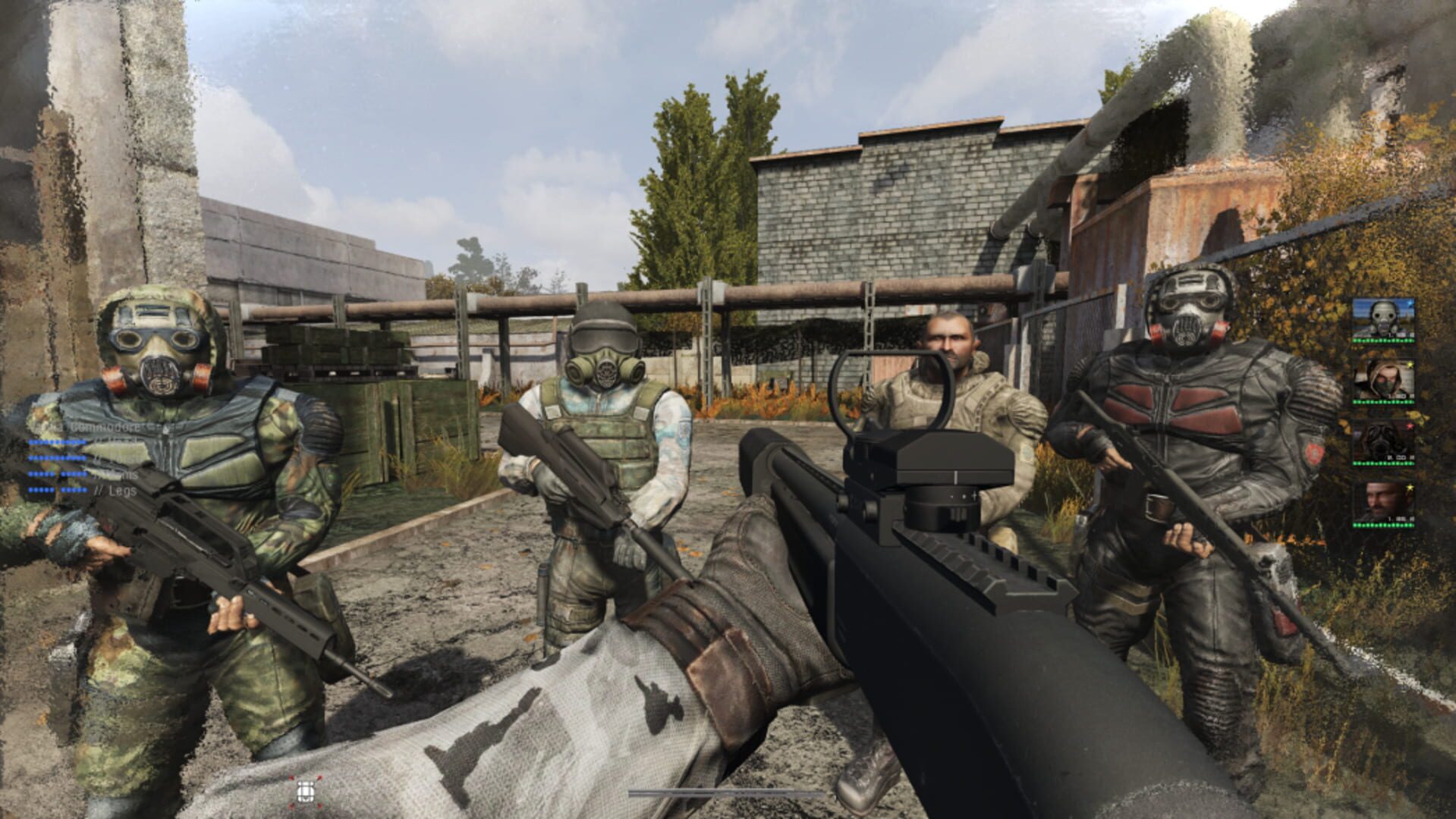Expand the Commodore player status panel

pos(104,427)
